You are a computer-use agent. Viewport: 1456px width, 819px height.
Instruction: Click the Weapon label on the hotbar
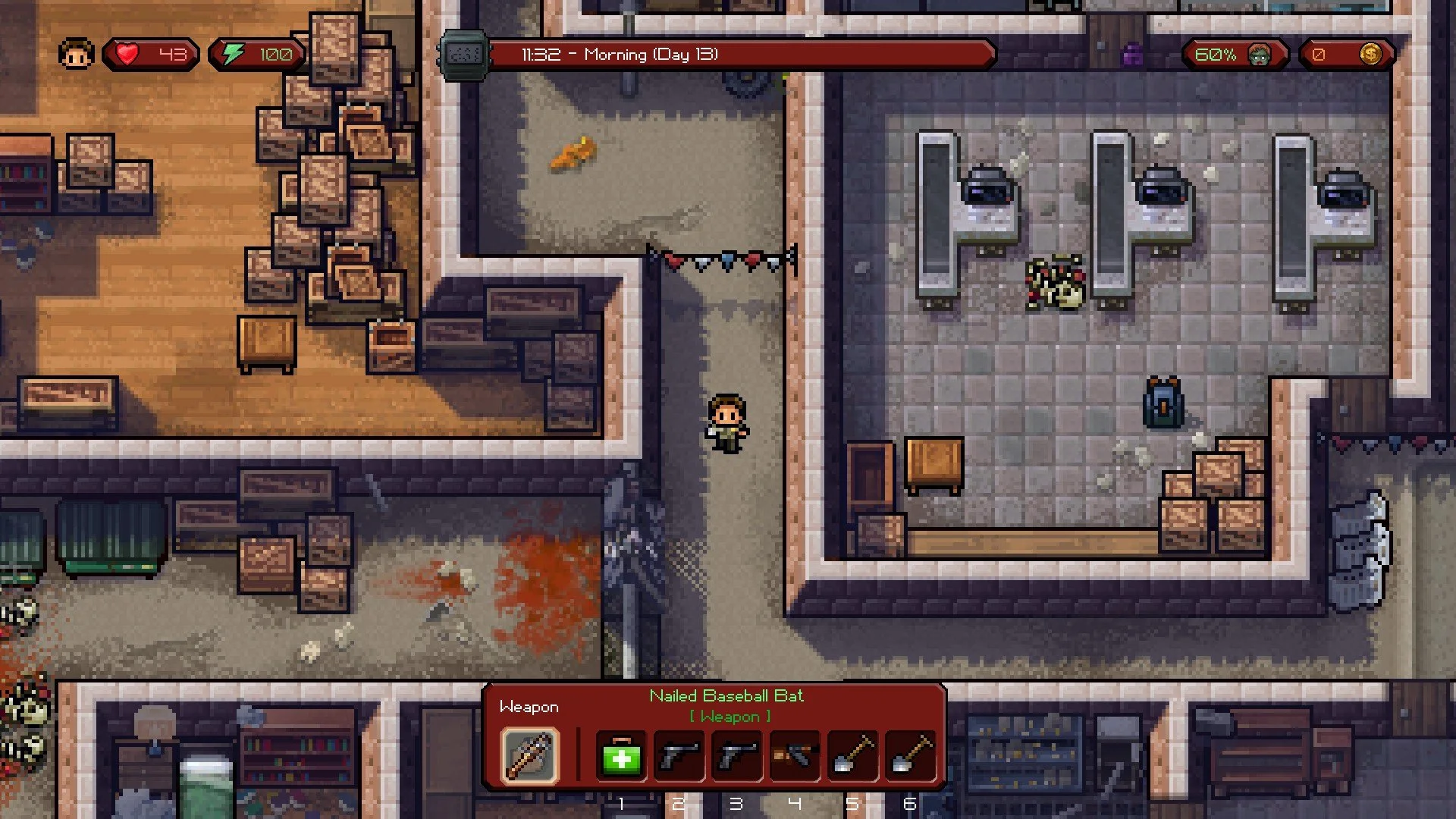click(x=529, y=706)
